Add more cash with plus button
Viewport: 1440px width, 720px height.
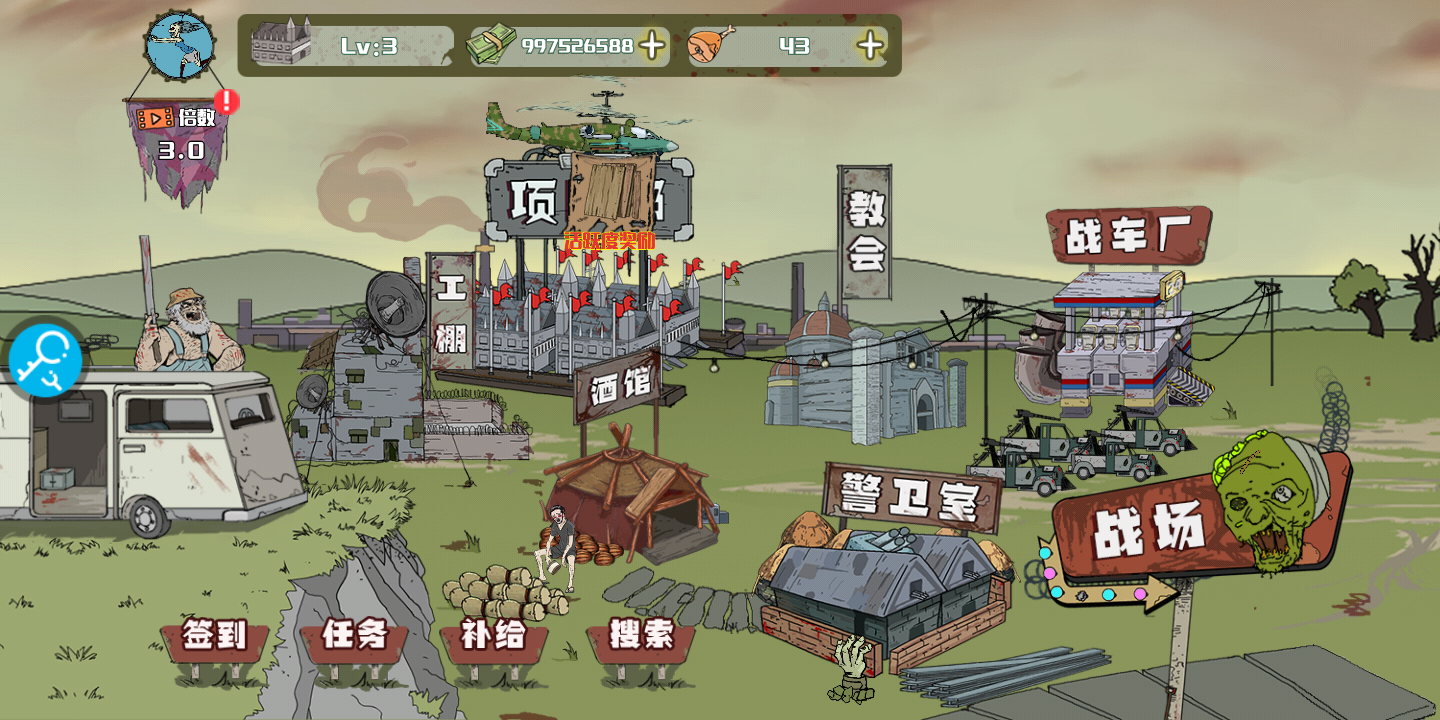pos(652,45)
